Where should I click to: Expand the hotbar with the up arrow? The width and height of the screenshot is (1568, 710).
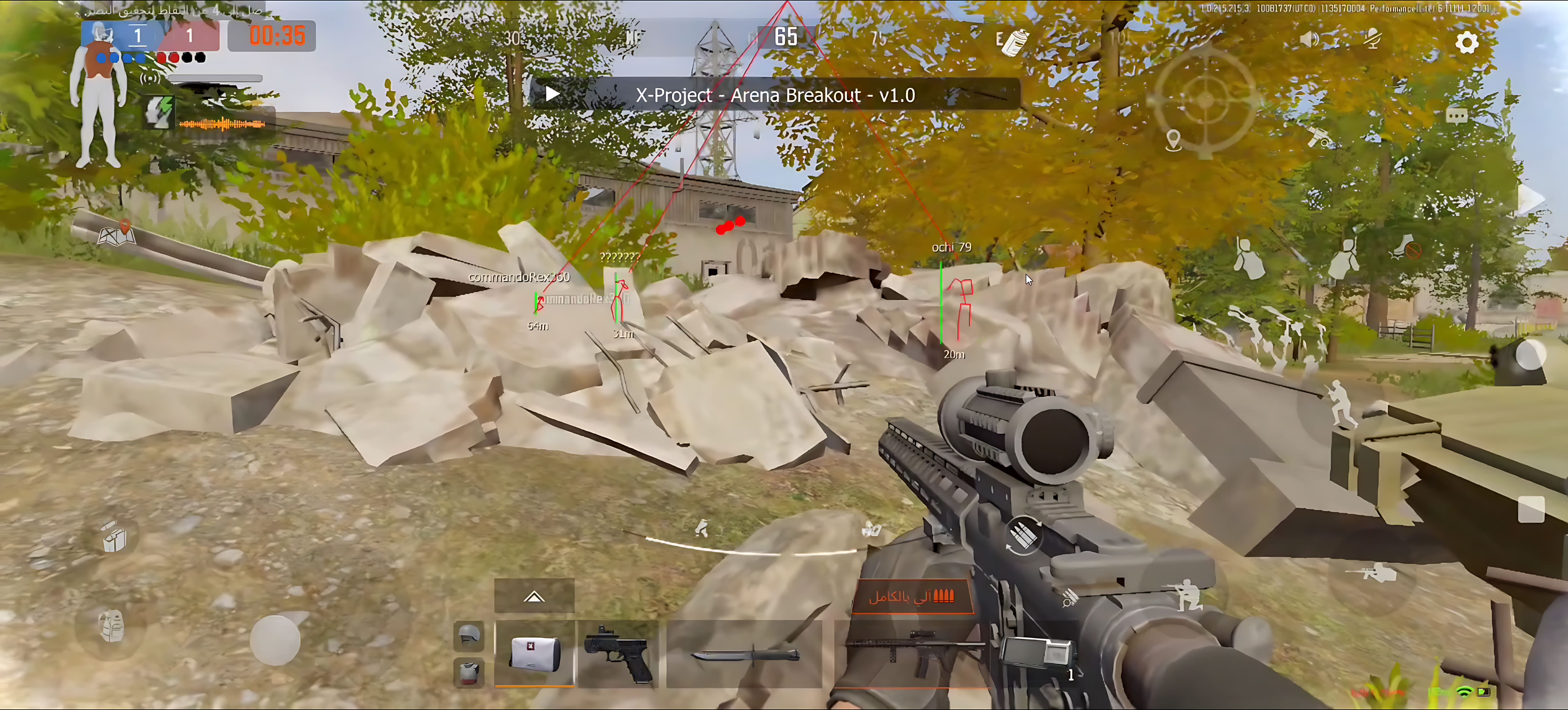point(534,597)
